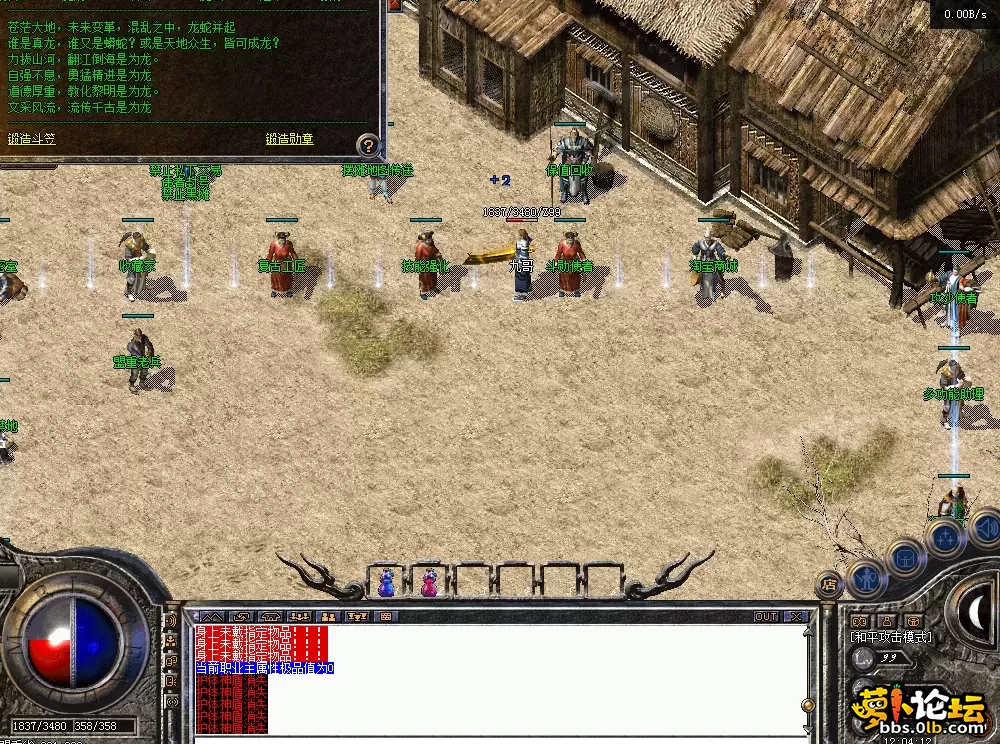Toggle the 和平攻击模式 attack mode label
1000x744 pixels.
(890, 637)
